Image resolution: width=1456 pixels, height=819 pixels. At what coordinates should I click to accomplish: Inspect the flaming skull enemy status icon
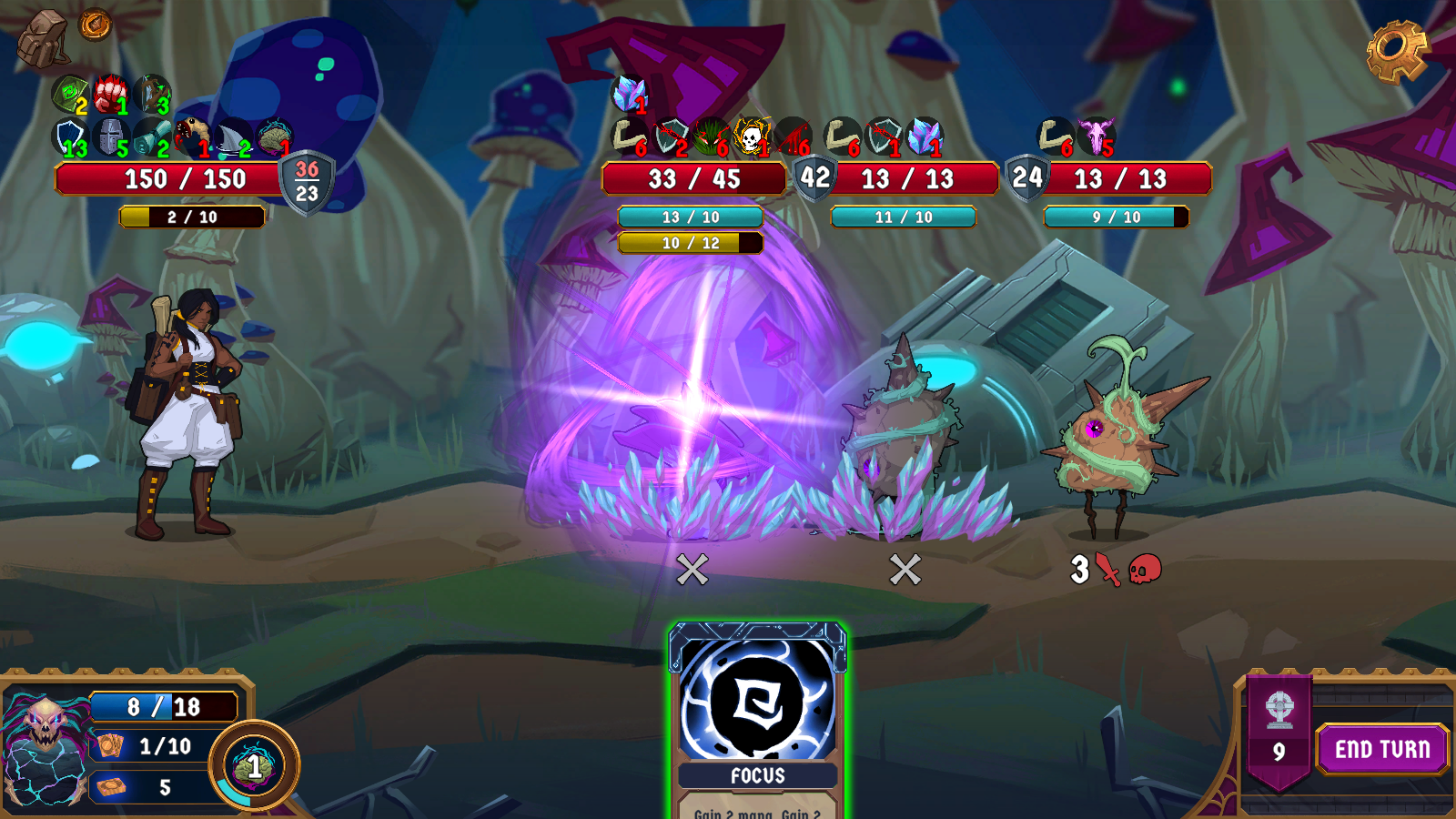tap(751, 136)
